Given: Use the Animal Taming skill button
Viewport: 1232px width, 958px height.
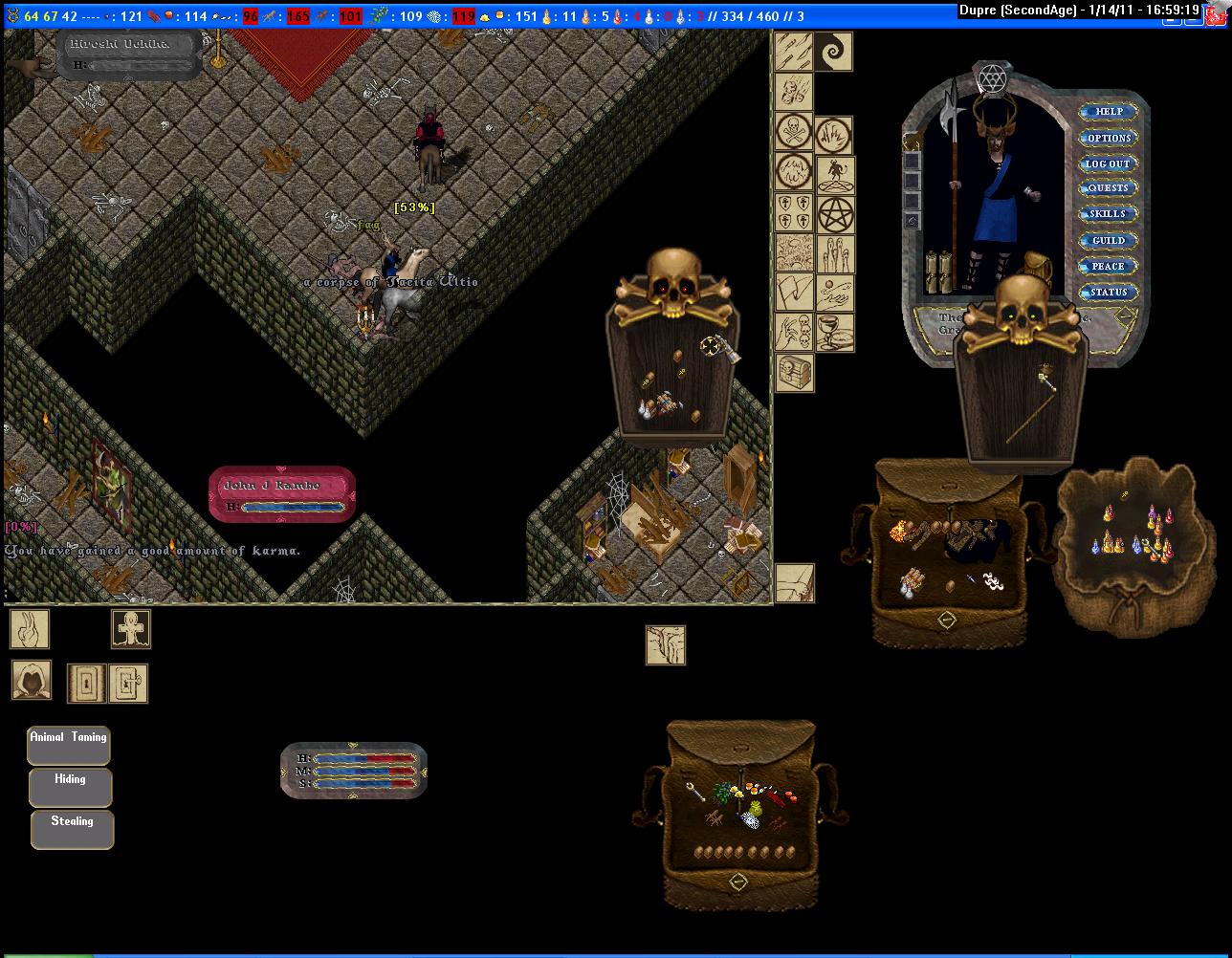Looking at the screenshot, I should (x=69, y=745).
